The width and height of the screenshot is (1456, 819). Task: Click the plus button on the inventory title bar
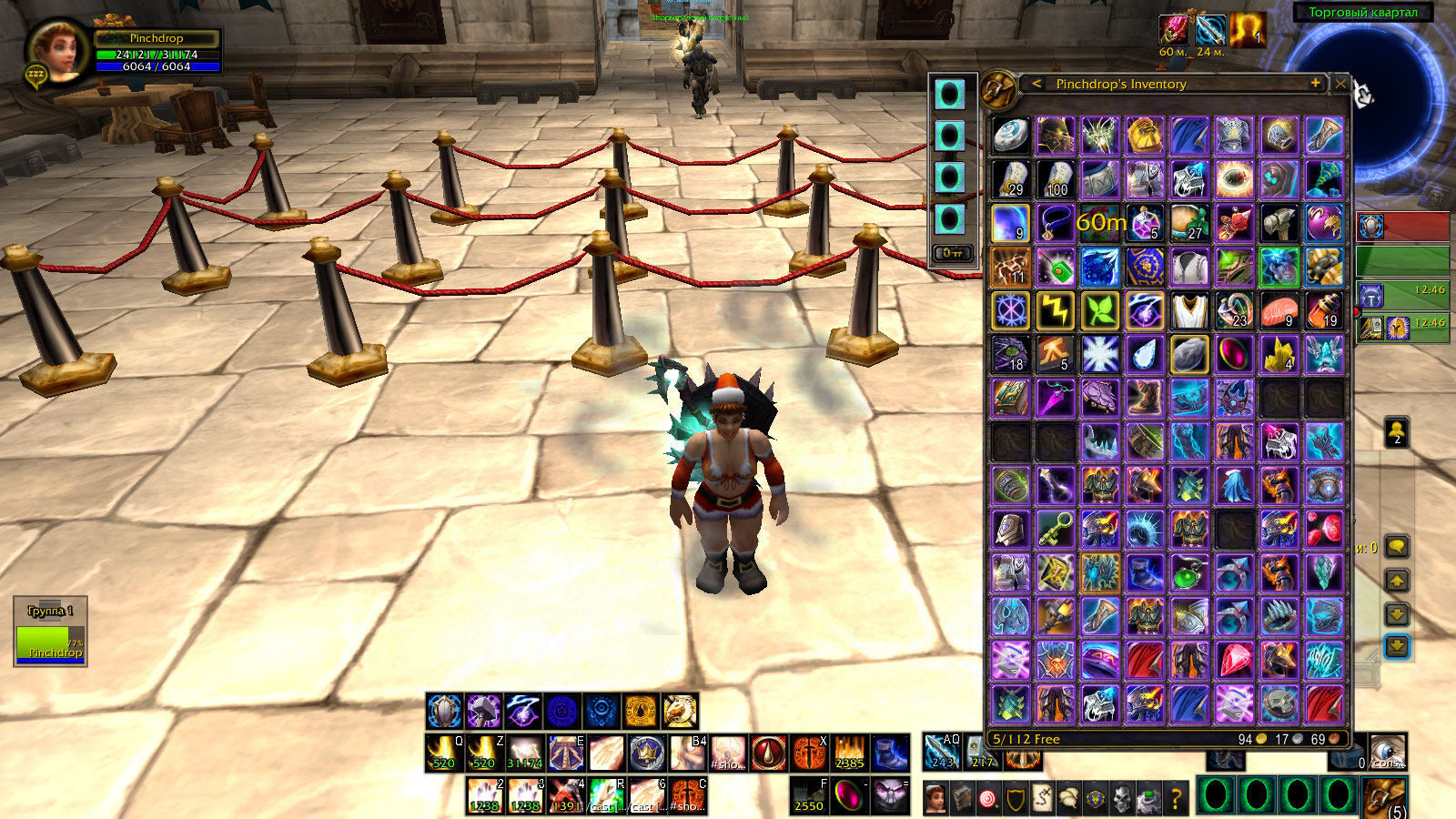1315,83
